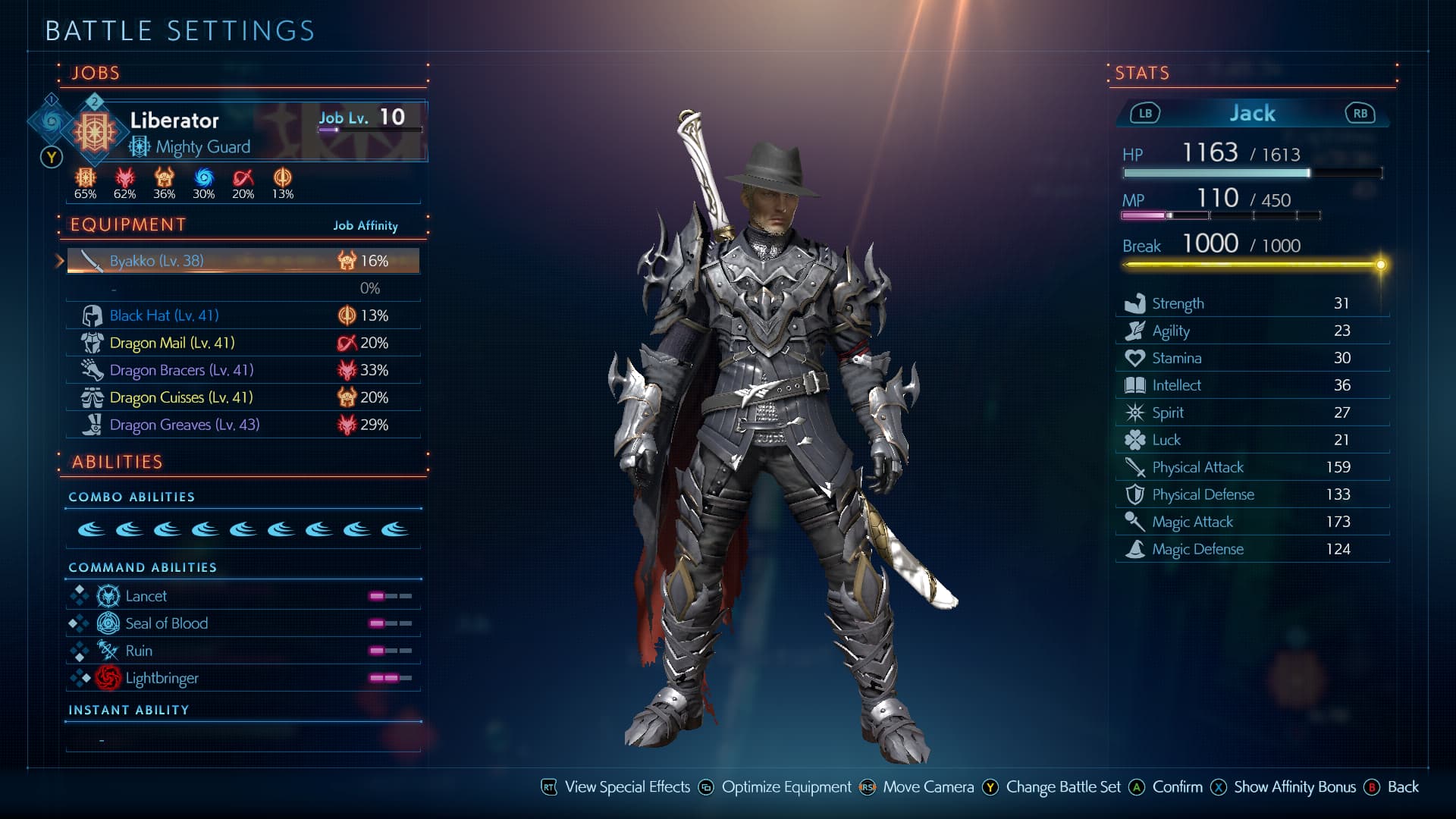
Task: Go Back from Battle Settings
Action: [x=1401, y=787]
